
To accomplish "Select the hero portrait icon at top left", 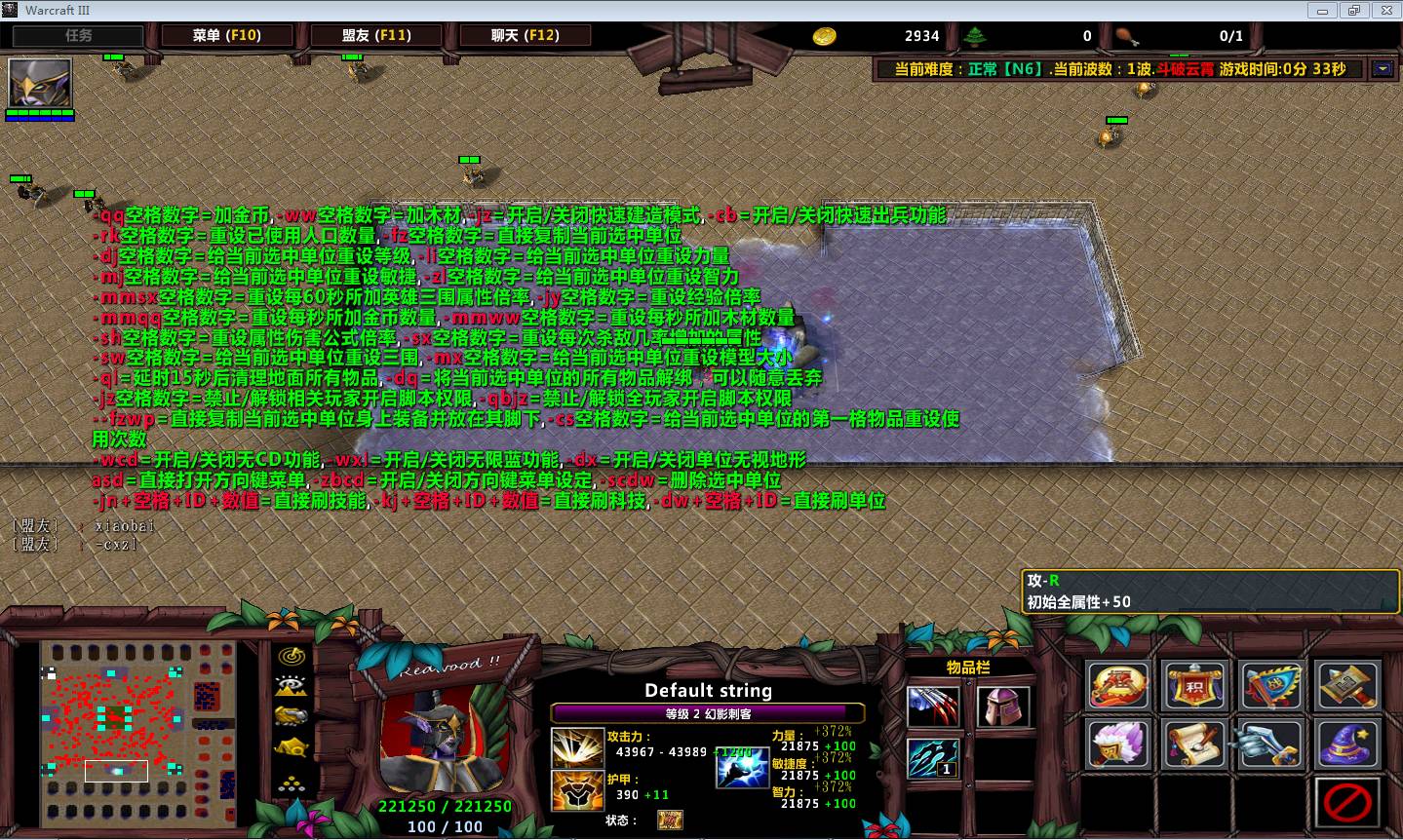I will click(x=40, y=84).
